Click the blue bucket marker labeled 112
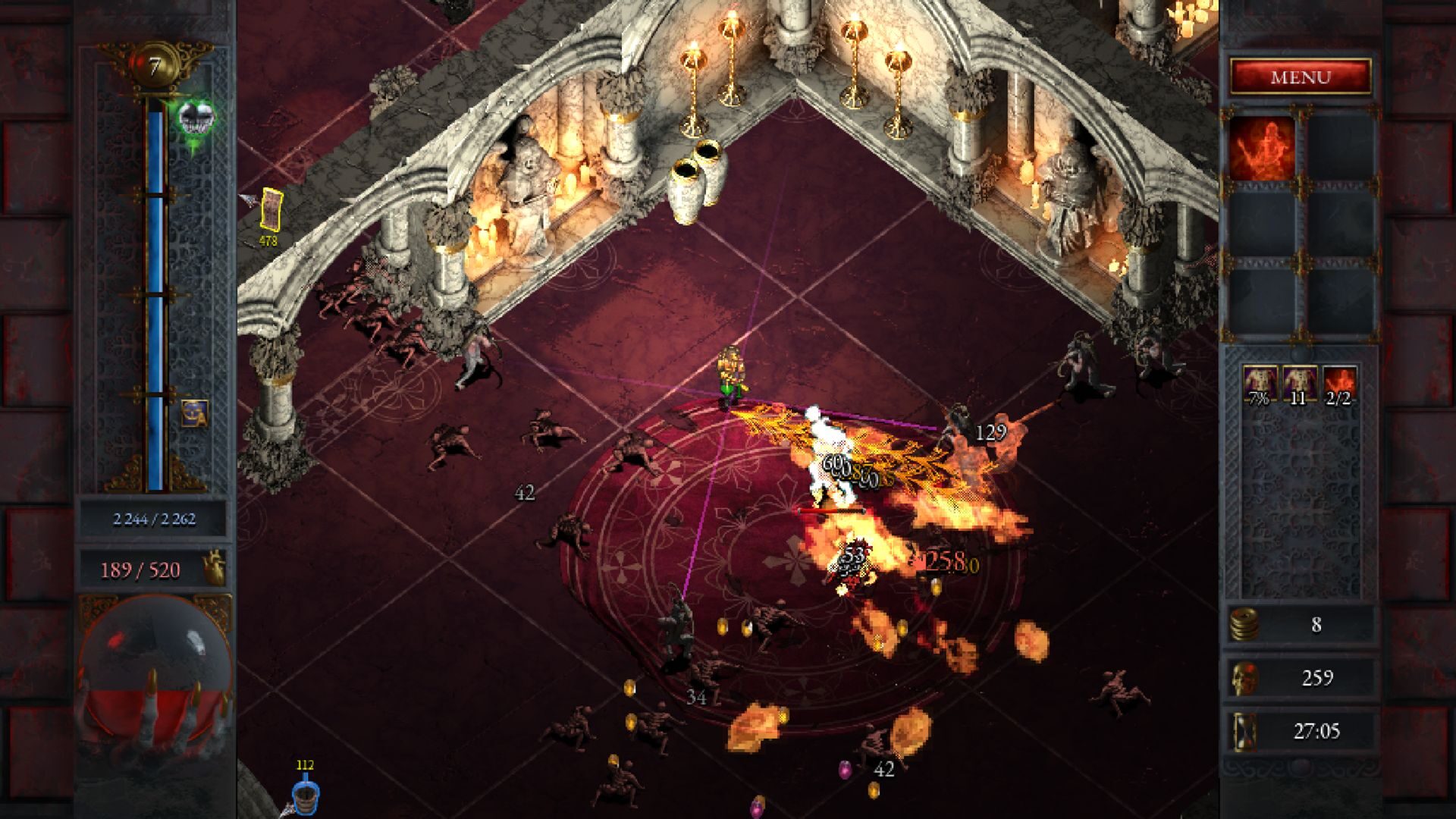The width and height of the screenshot is (1456, 819). pyautogui.click(x=306, y=795)
